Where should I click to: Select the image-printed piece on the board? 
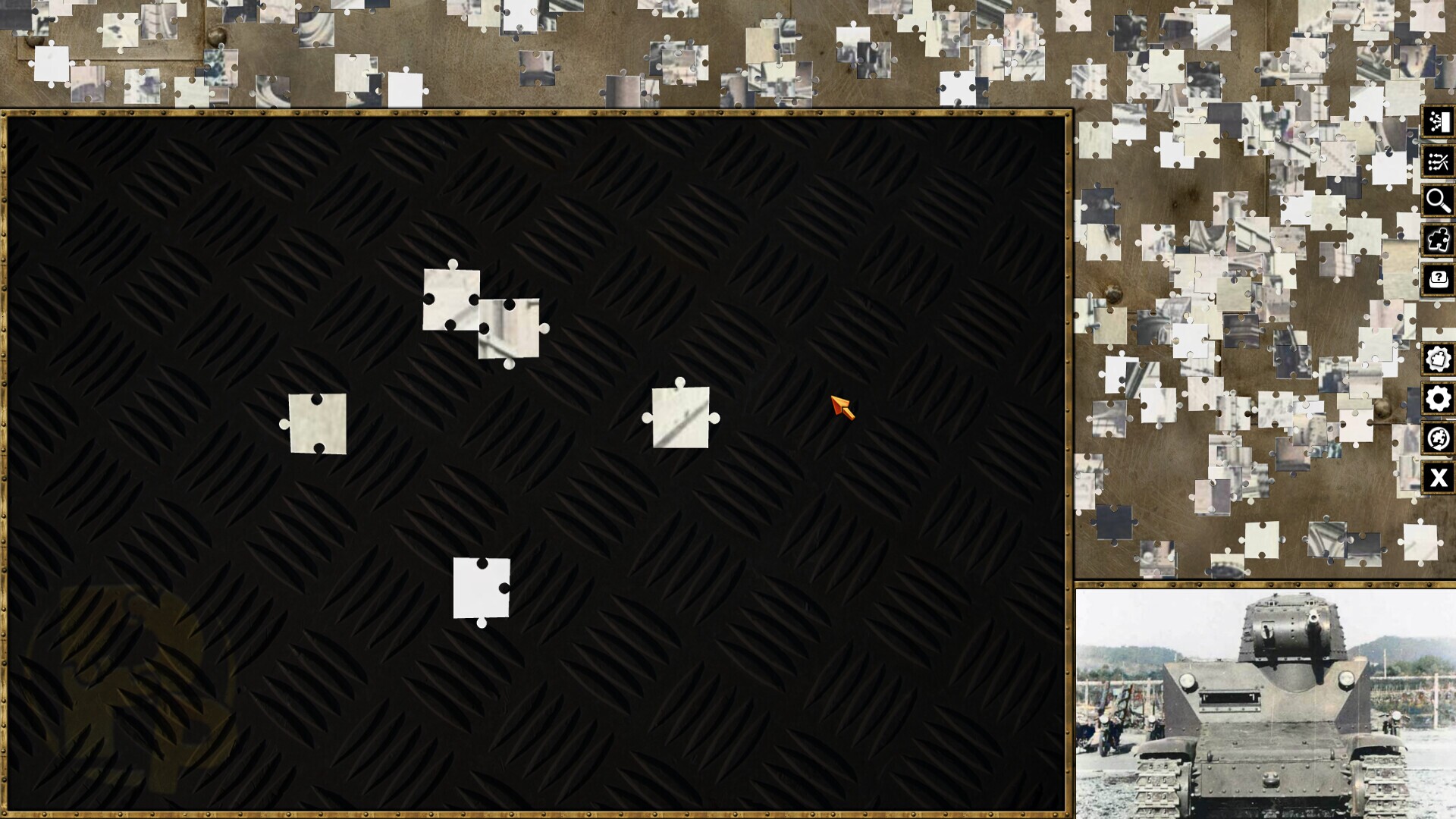[510, 330]
